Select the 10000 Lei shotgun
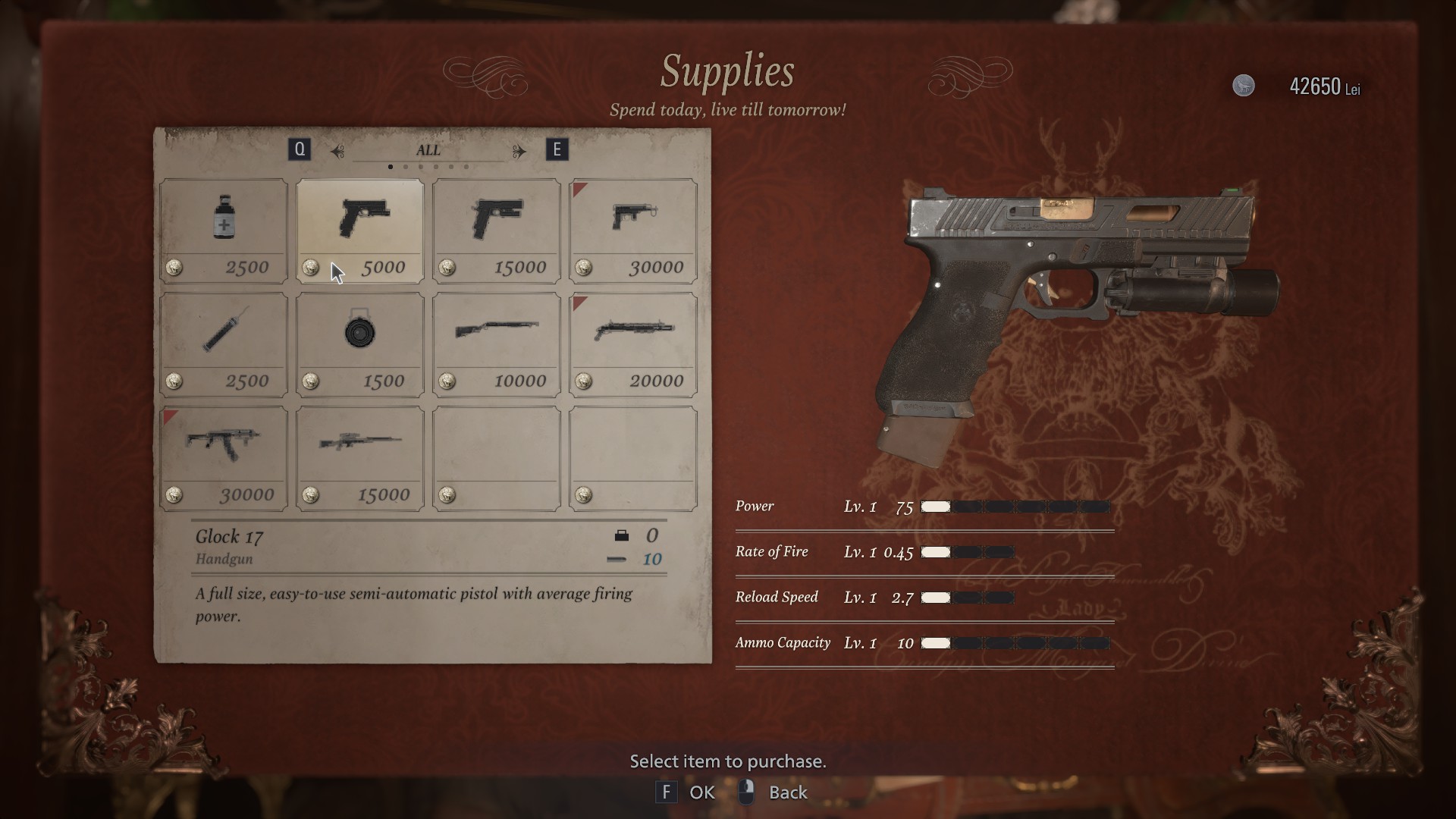The image size is (1456, 819). pyautogui.click(x=497, y=344)
